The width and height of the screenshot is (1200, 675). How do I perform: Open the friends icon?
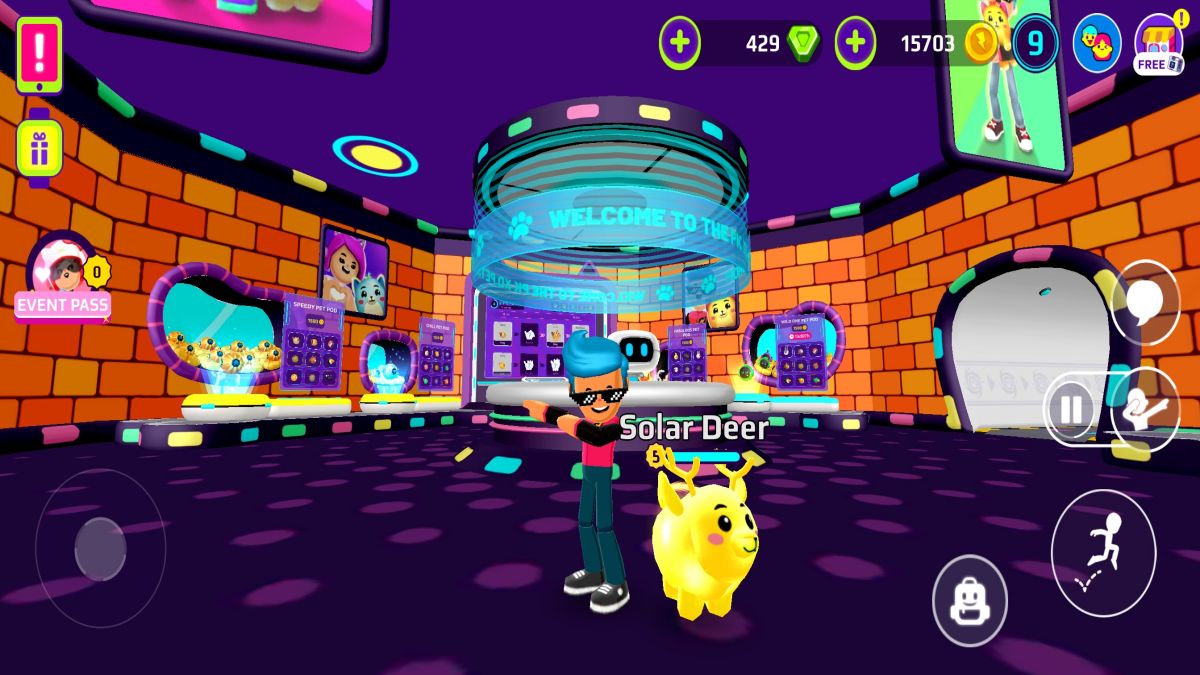pos(1096,42)
